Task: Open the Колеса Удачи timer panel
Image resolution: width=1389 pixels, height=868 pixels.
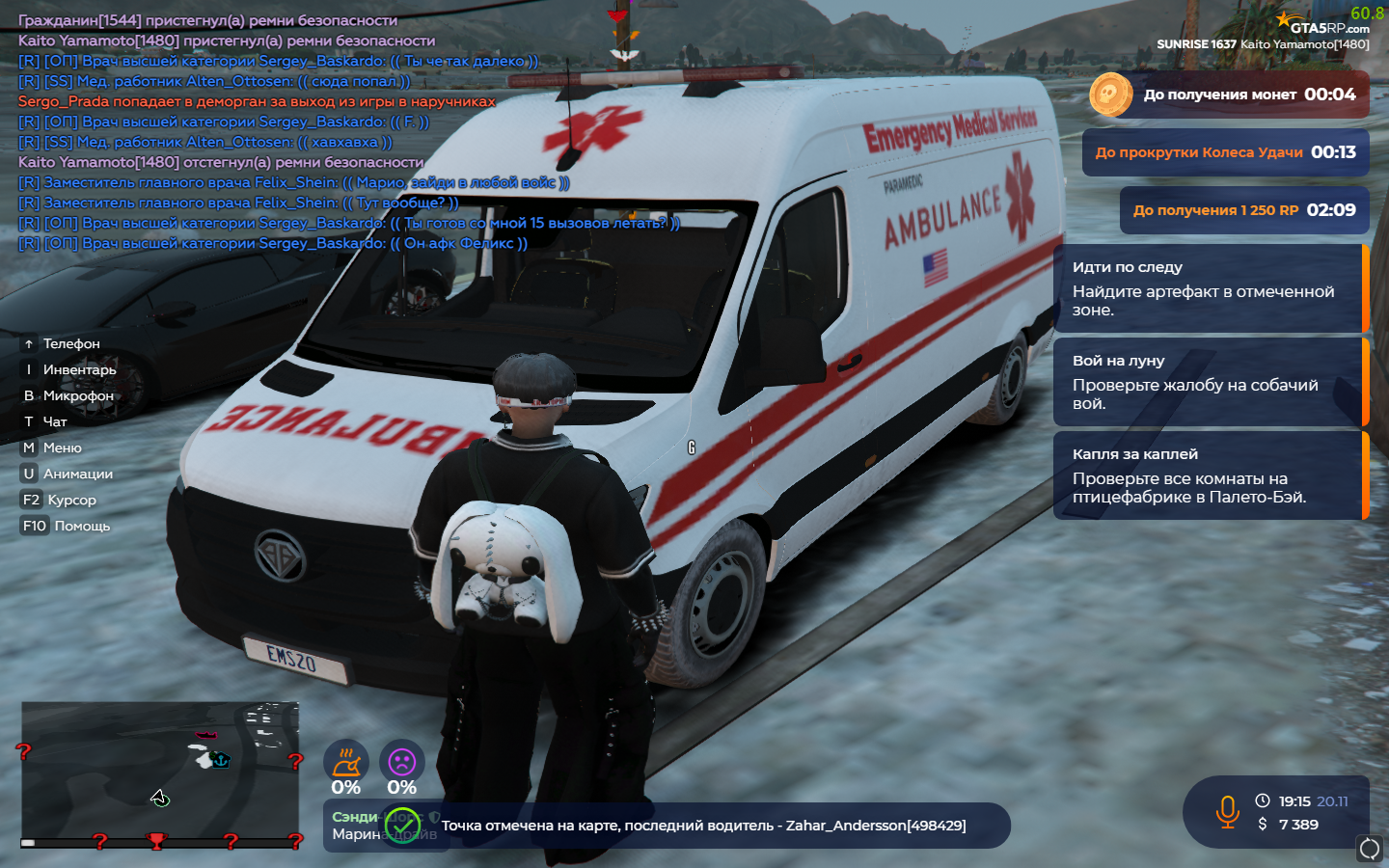Action: (x=1225, y=152)
